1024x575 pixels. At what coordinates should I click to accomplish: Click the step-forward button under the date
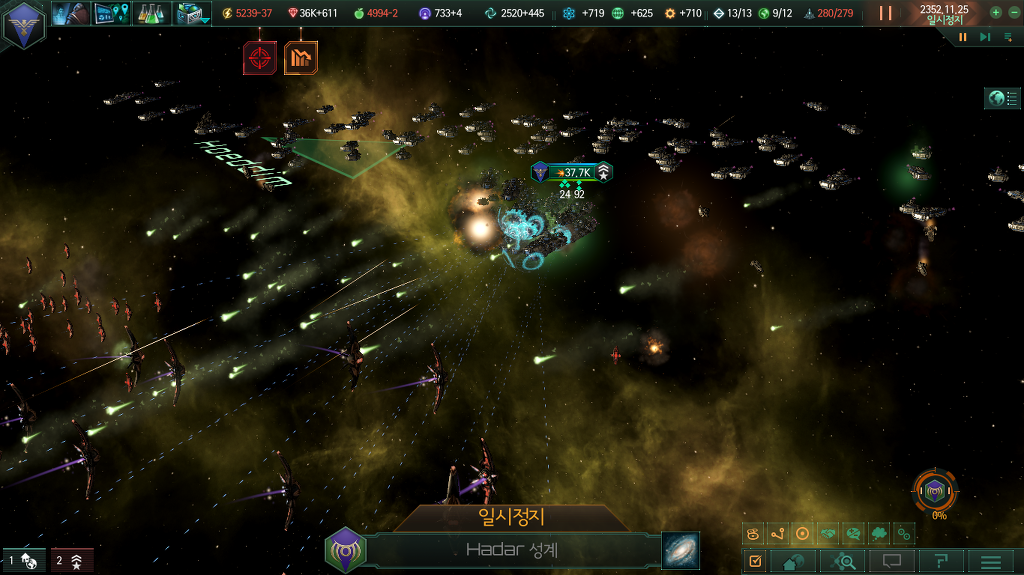pos(985,37)
